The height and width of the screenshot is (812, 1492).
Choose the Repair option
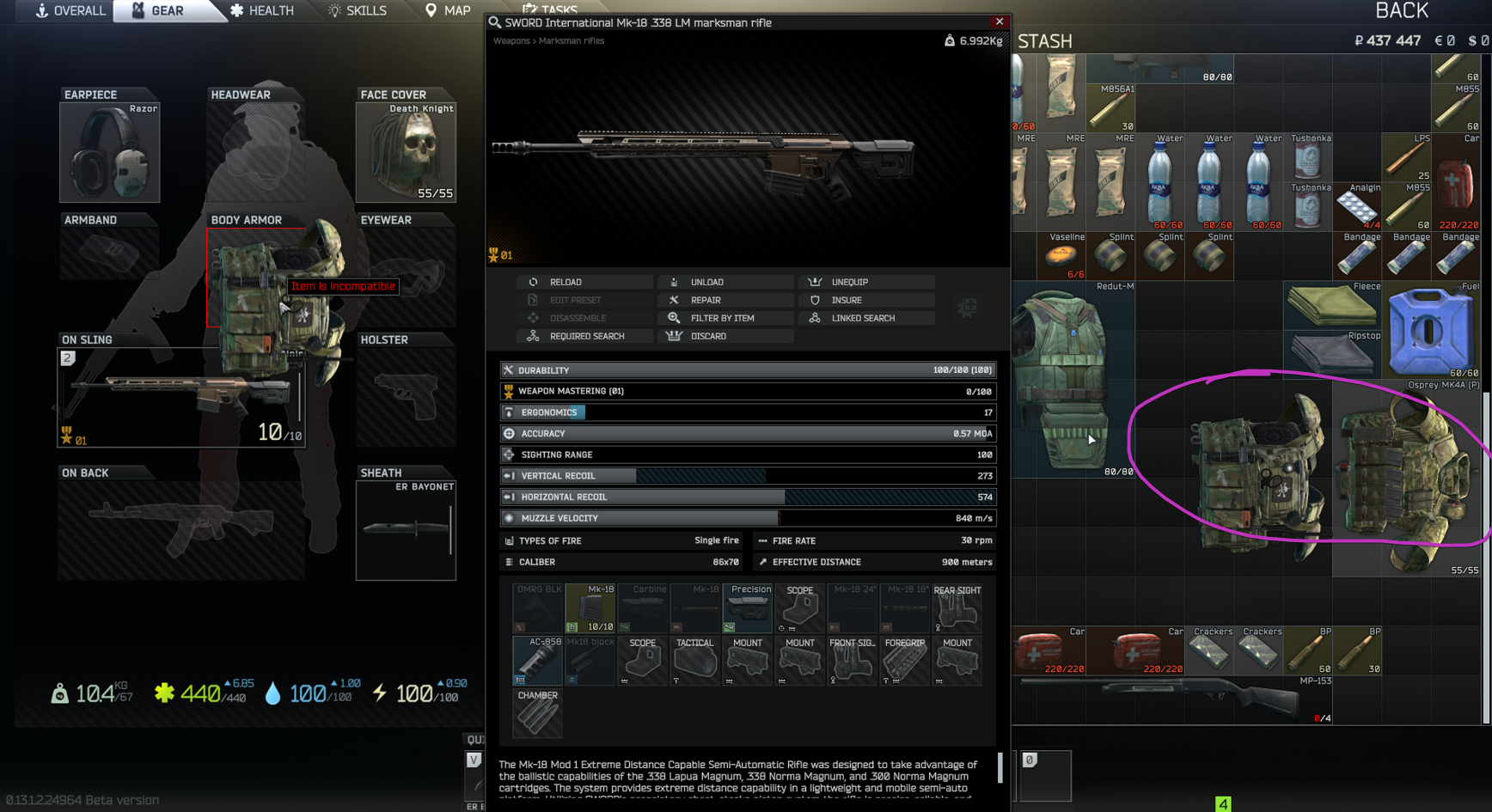pos(706,300)
